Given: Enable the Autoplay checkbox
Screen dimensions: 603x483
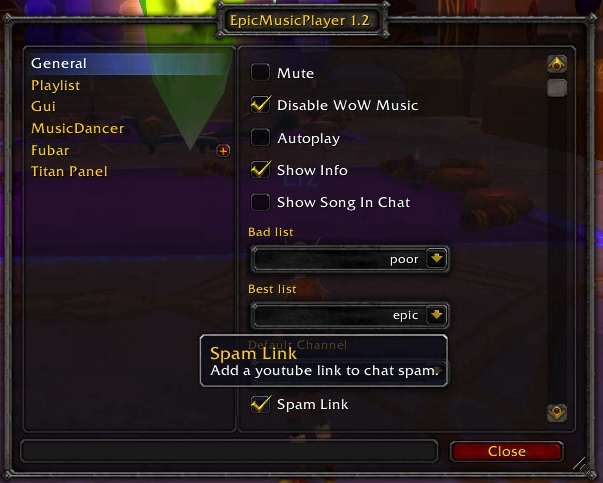Looking at the screenshot, I should click(x=260, y=138).
